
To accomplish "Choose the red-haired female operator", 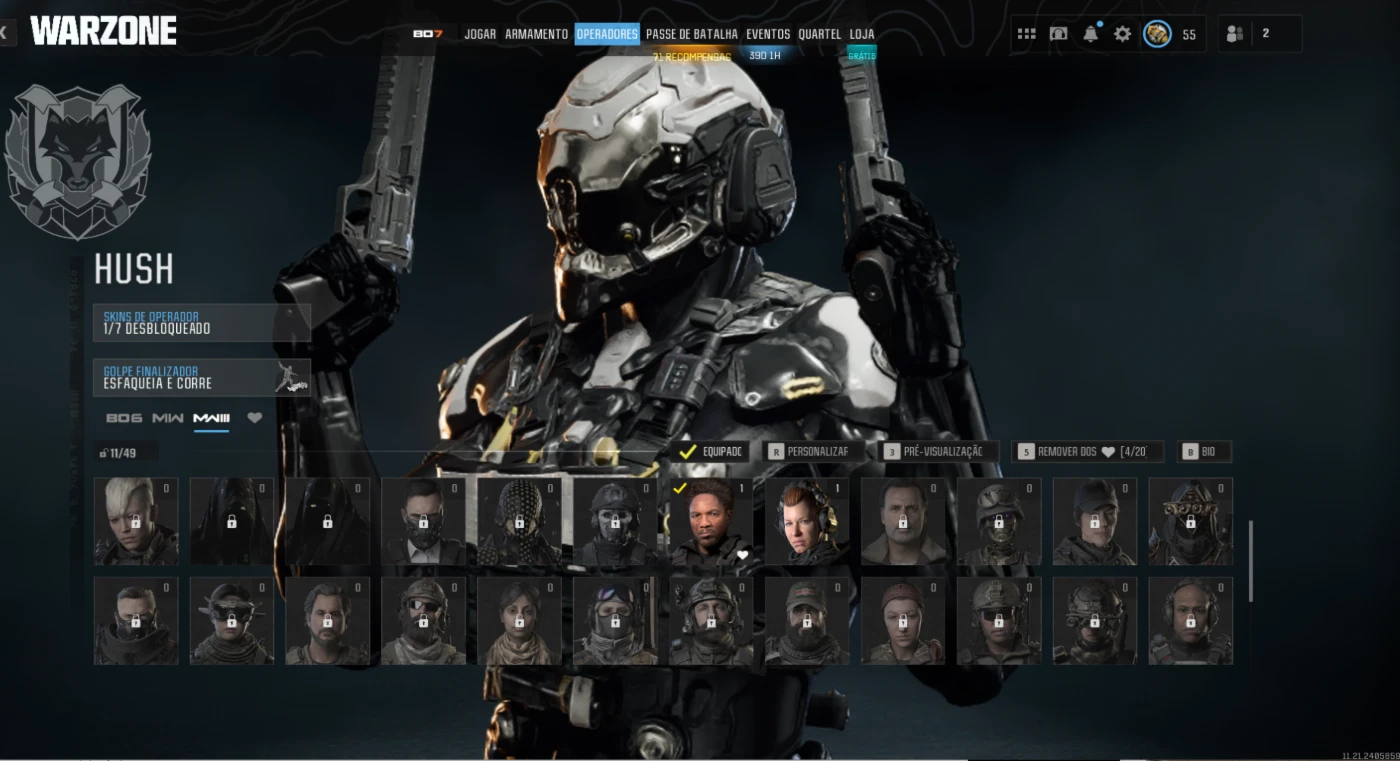I will click(x=807, y=521).
